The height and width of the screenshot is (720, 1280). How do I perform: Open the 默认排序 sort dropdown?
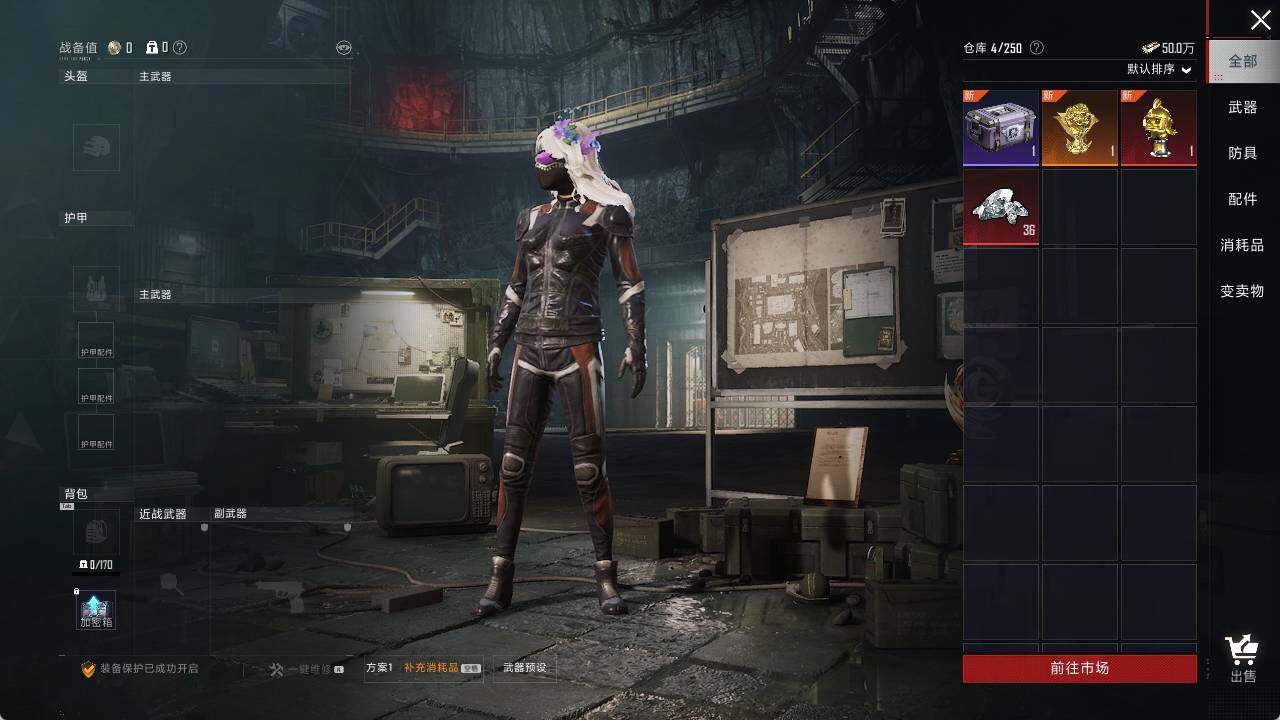click(1160, 70)
